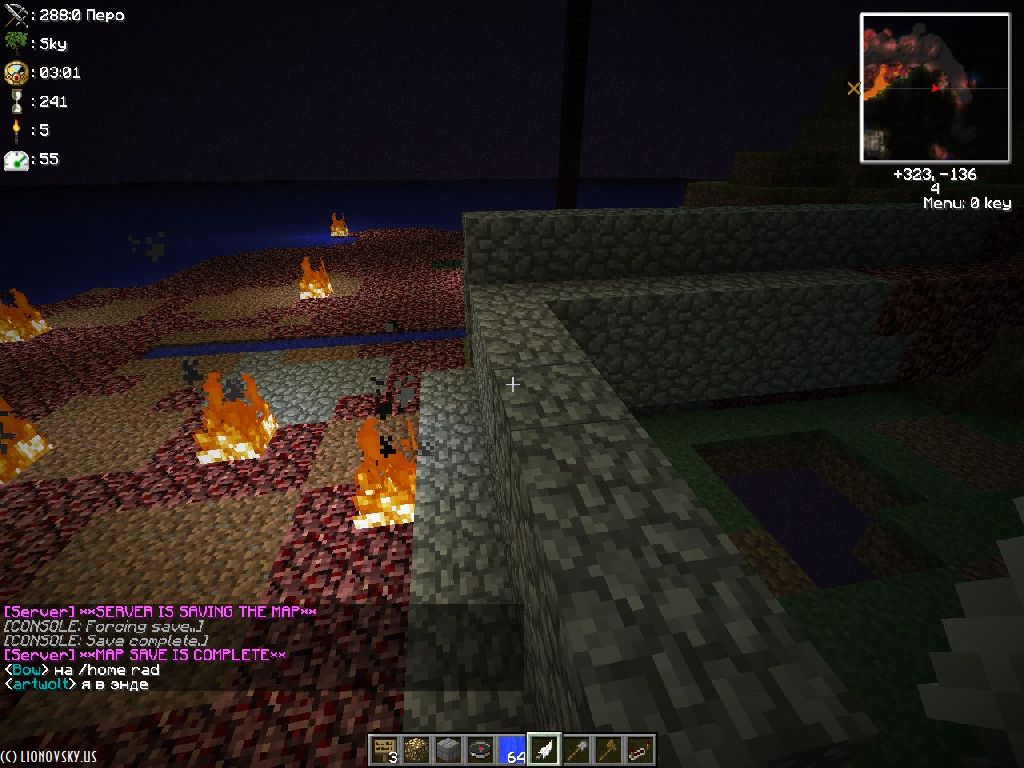This screenshot has height=768, width=1024.
Task: Click the chat message from artwolt
Action: [77, 685]
